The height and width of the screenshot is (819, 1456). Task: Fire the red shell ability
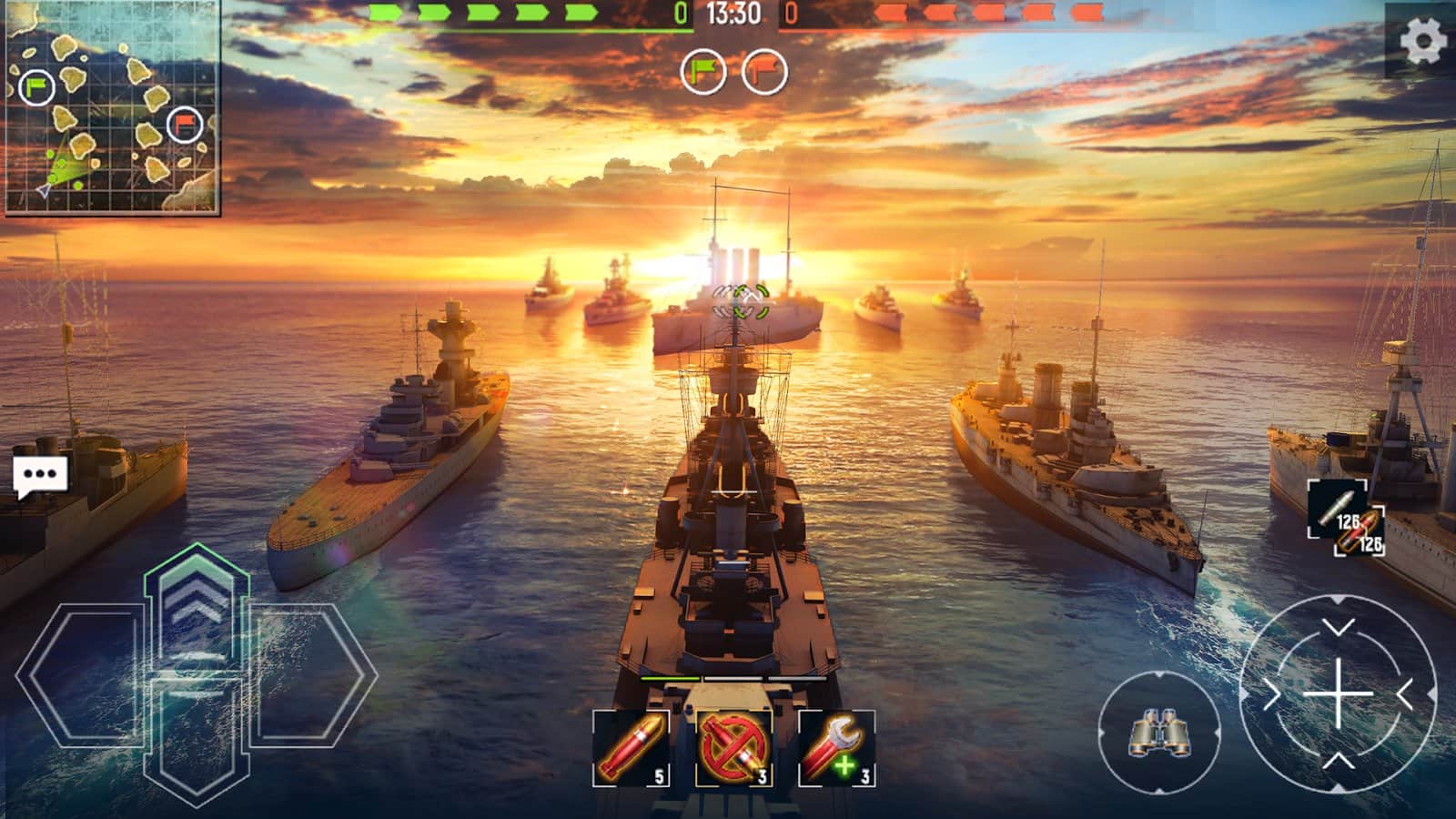(x=631, y=748)
